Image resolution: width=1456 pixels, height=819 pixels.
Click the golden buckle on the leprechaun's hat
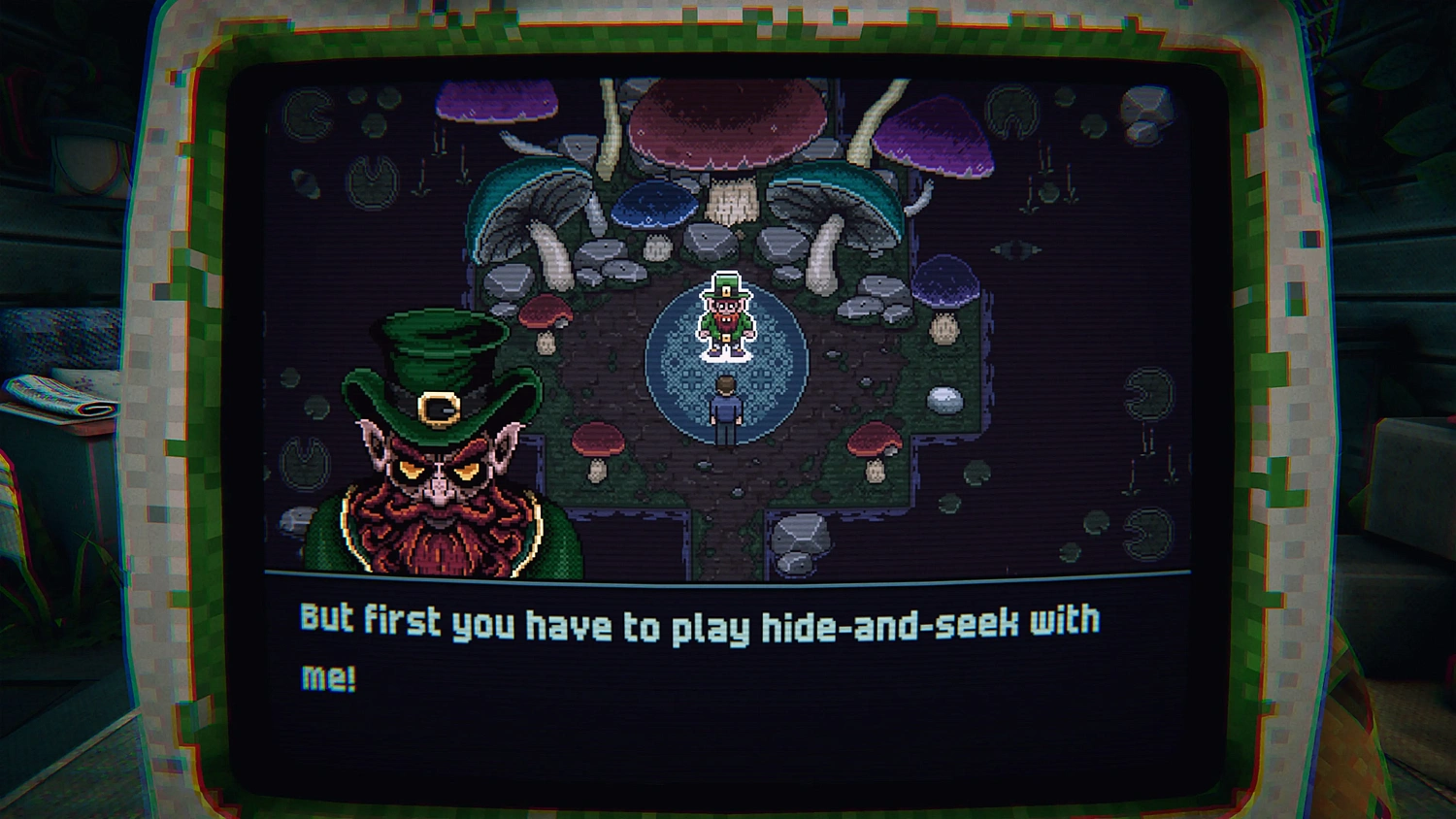(x=436, y=408)
